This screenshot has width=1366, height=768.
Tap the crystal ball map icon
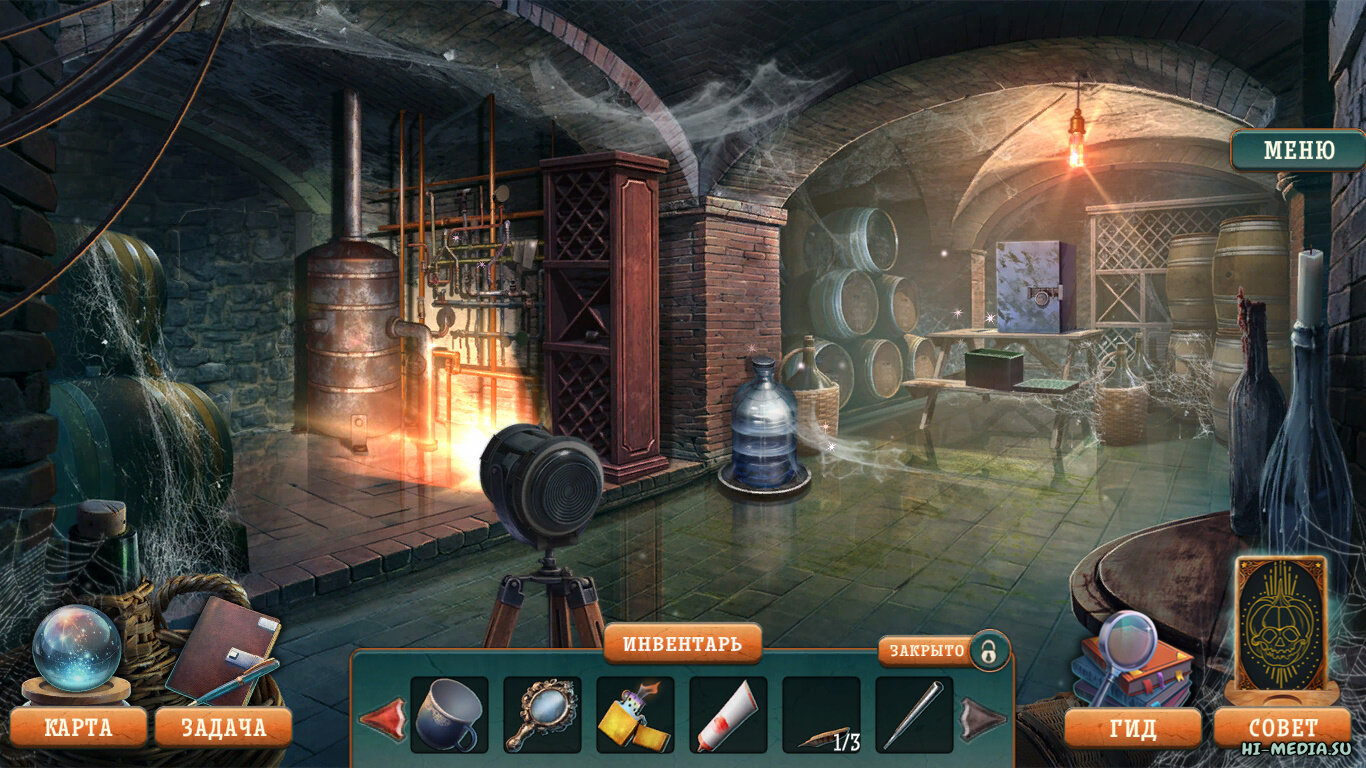tap(76, 648)
